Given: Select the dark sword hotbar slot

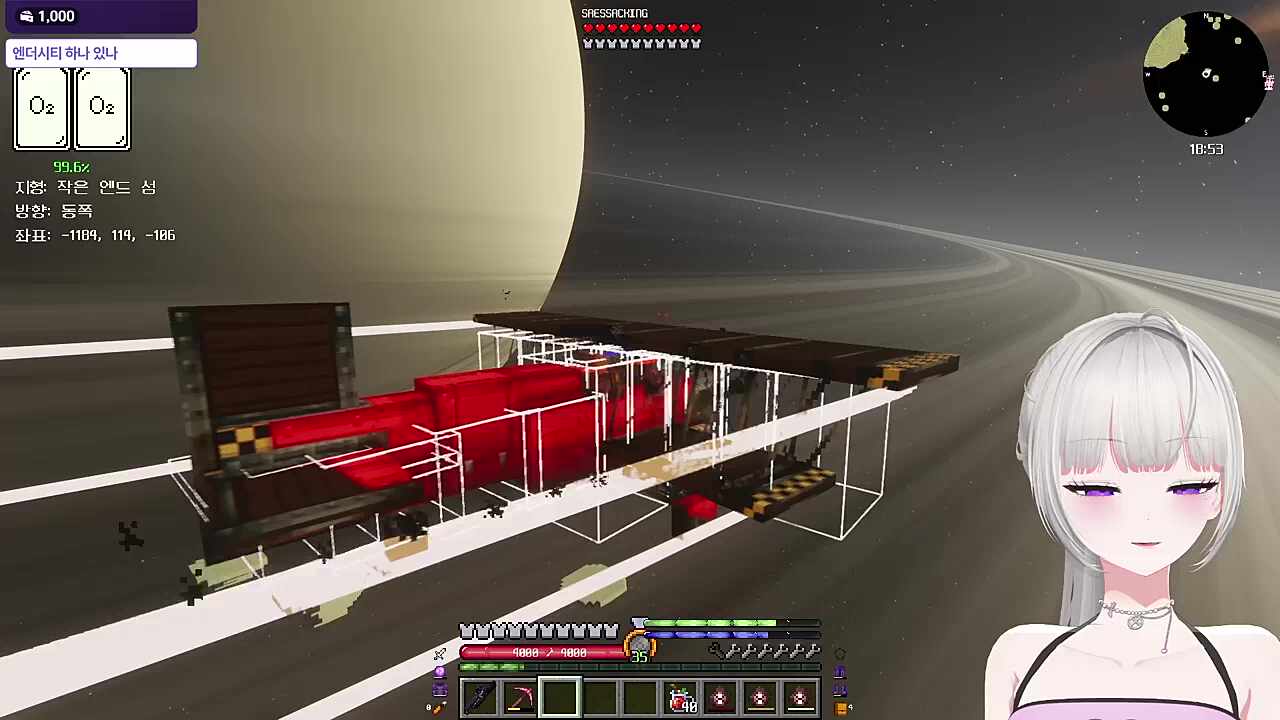Looking at the screenshot, I should coord(479,698).
